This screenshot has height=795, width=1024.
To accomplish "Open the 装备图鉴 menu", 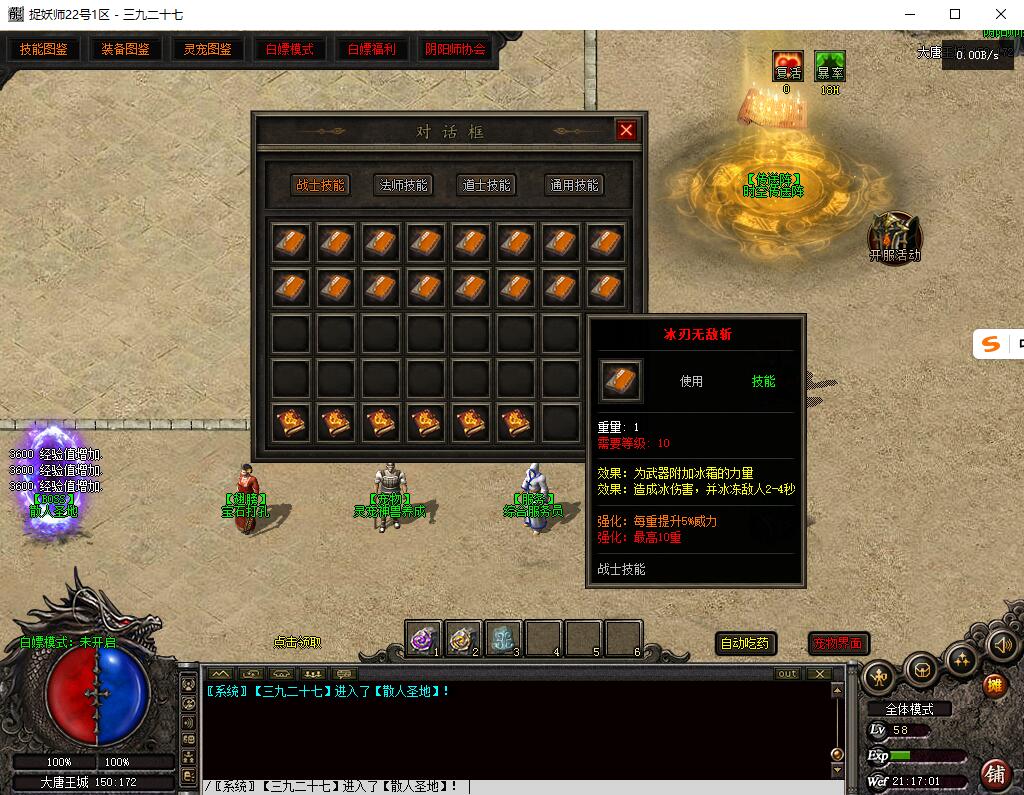I will [x=125, y=49].
